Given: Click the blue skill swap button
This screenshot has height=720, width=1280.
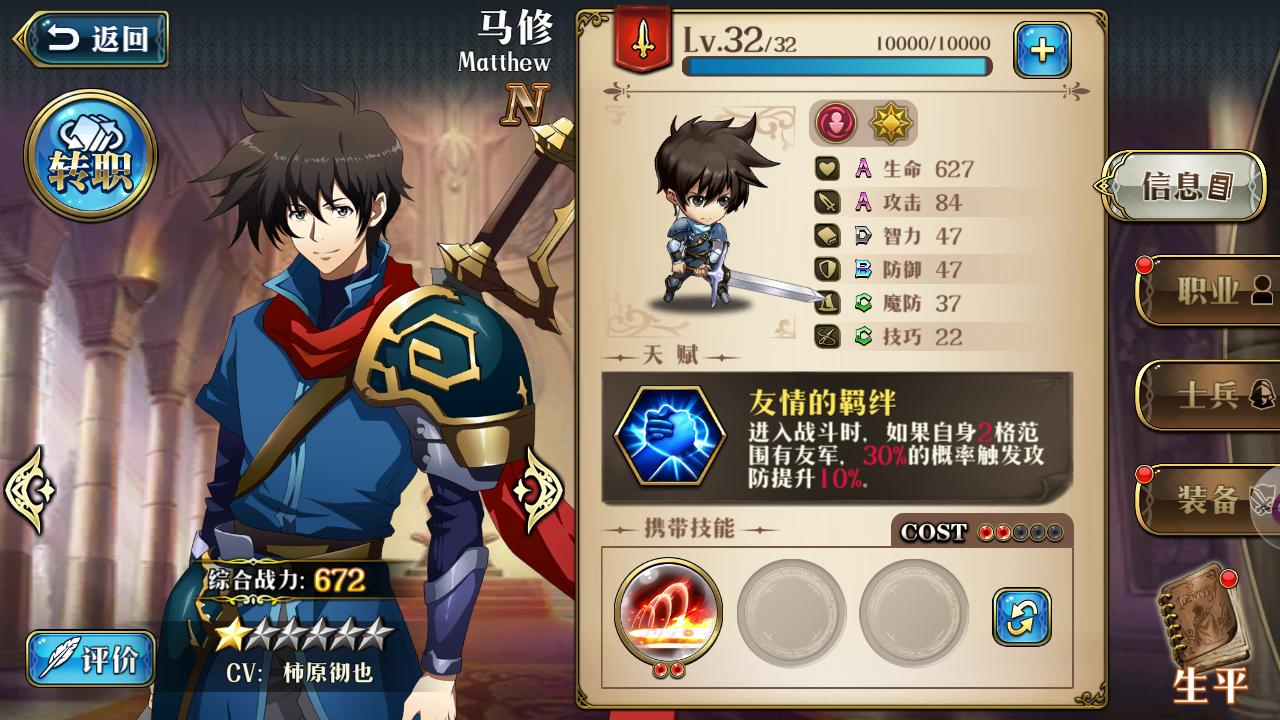Looking at the screenshot, I should (x=1022, y=616).
